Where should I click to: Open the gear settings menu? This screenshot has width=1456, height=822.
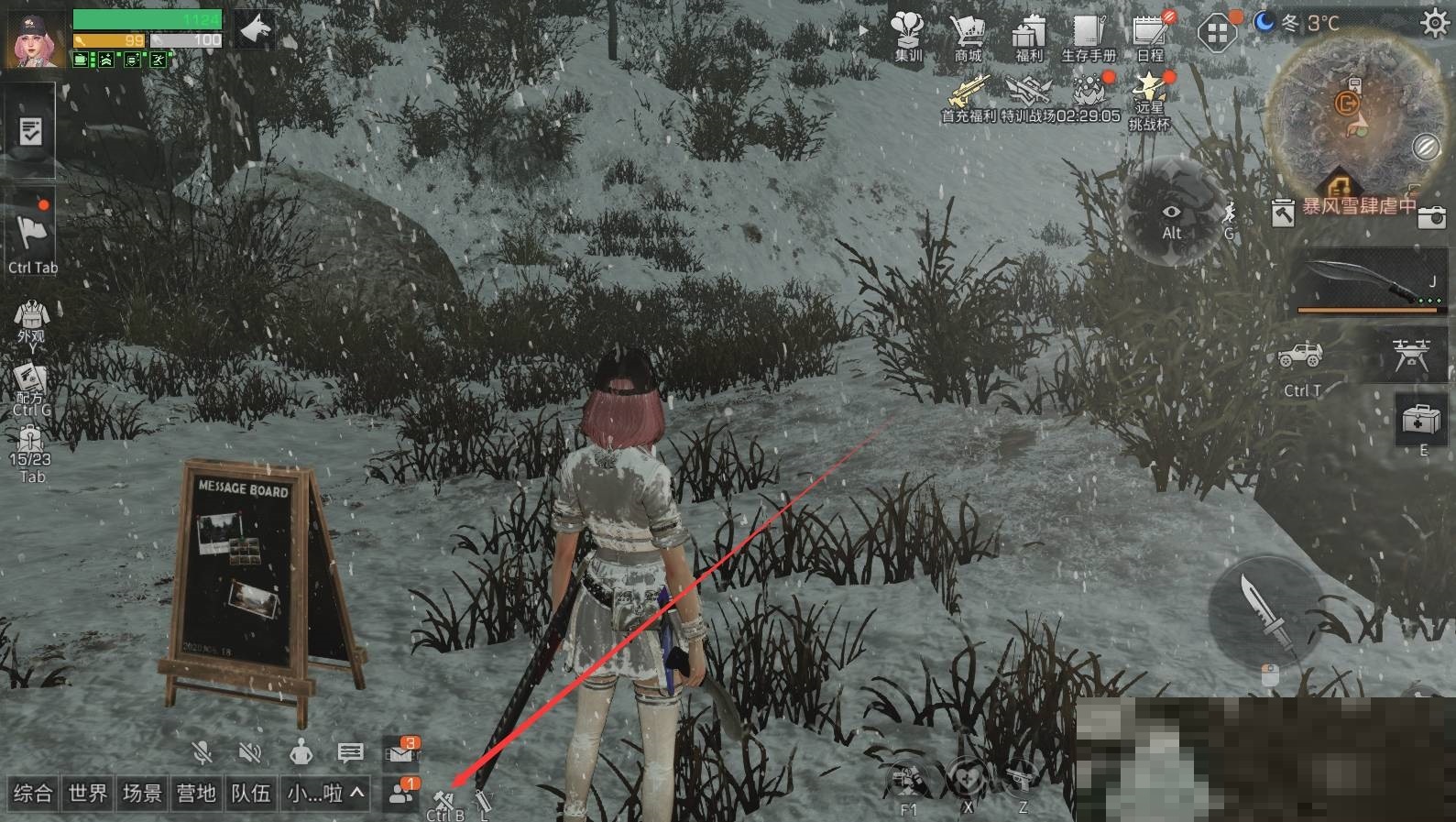(x=1434, y=22)
